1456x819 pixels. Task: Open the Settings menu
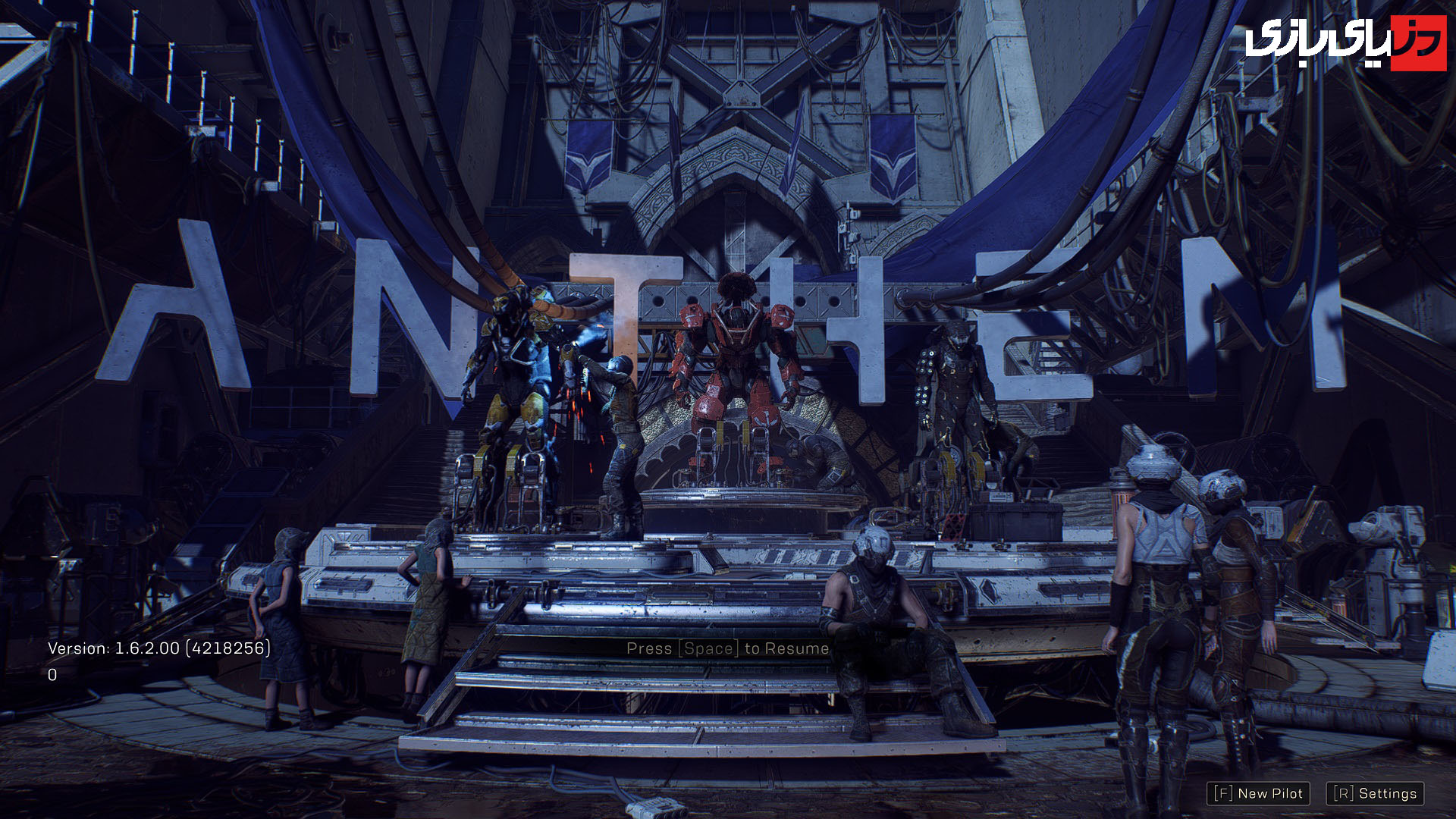(1375, 793)
